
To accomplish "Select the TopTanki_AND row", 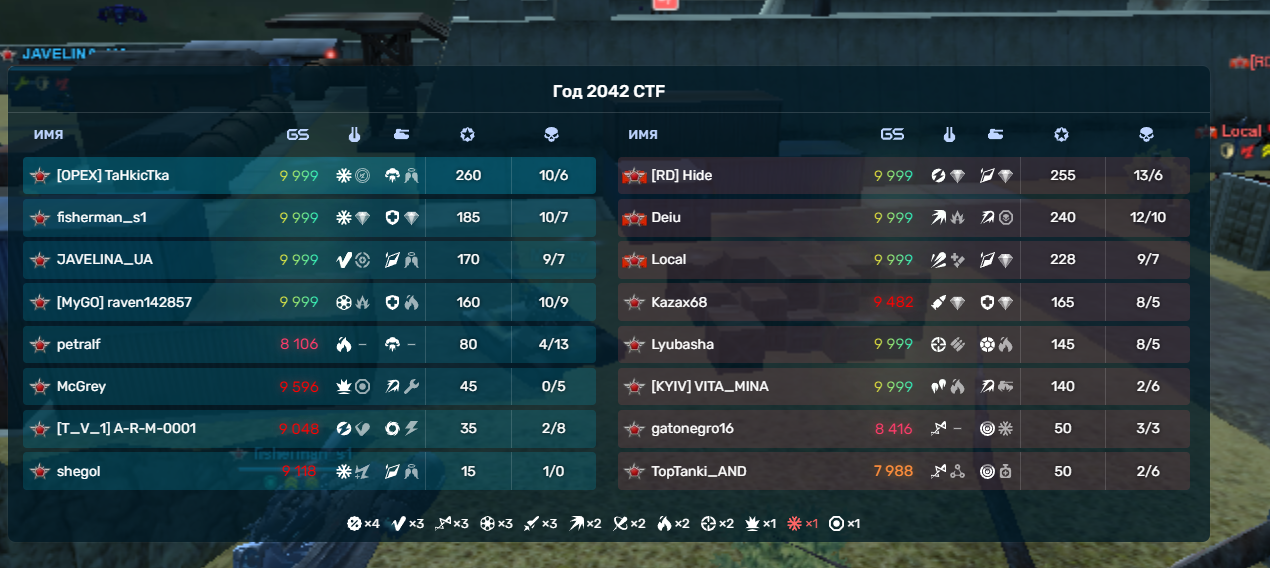I will (699, 471).
